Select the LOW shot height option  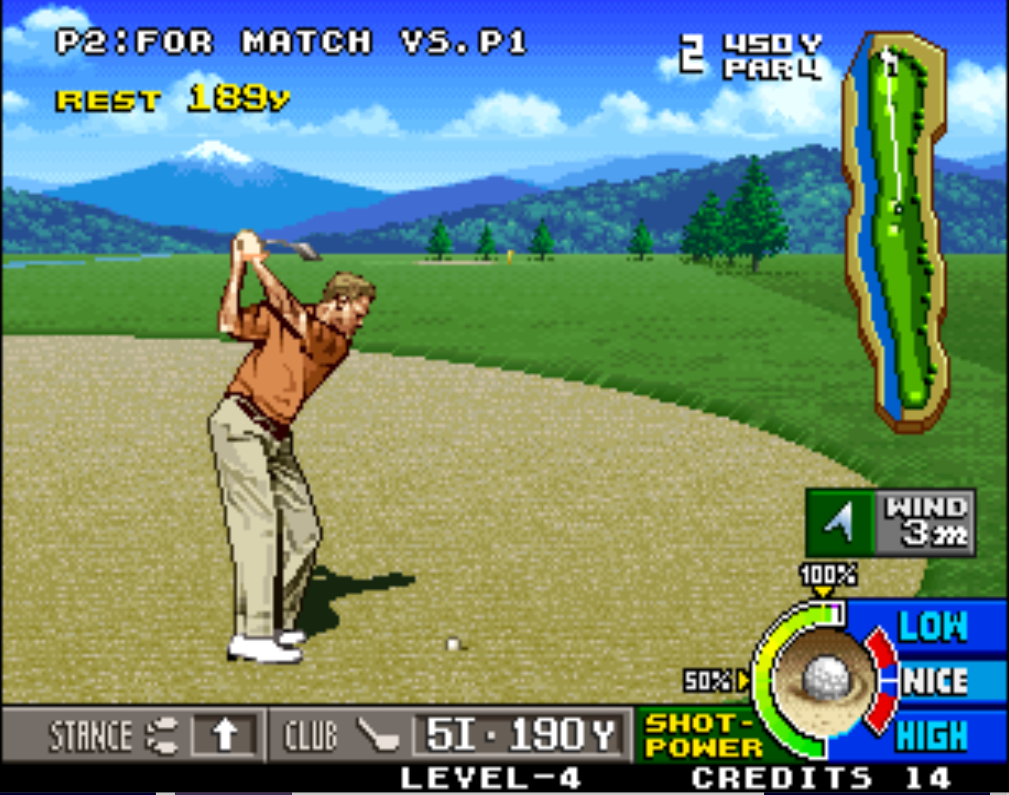932,627
